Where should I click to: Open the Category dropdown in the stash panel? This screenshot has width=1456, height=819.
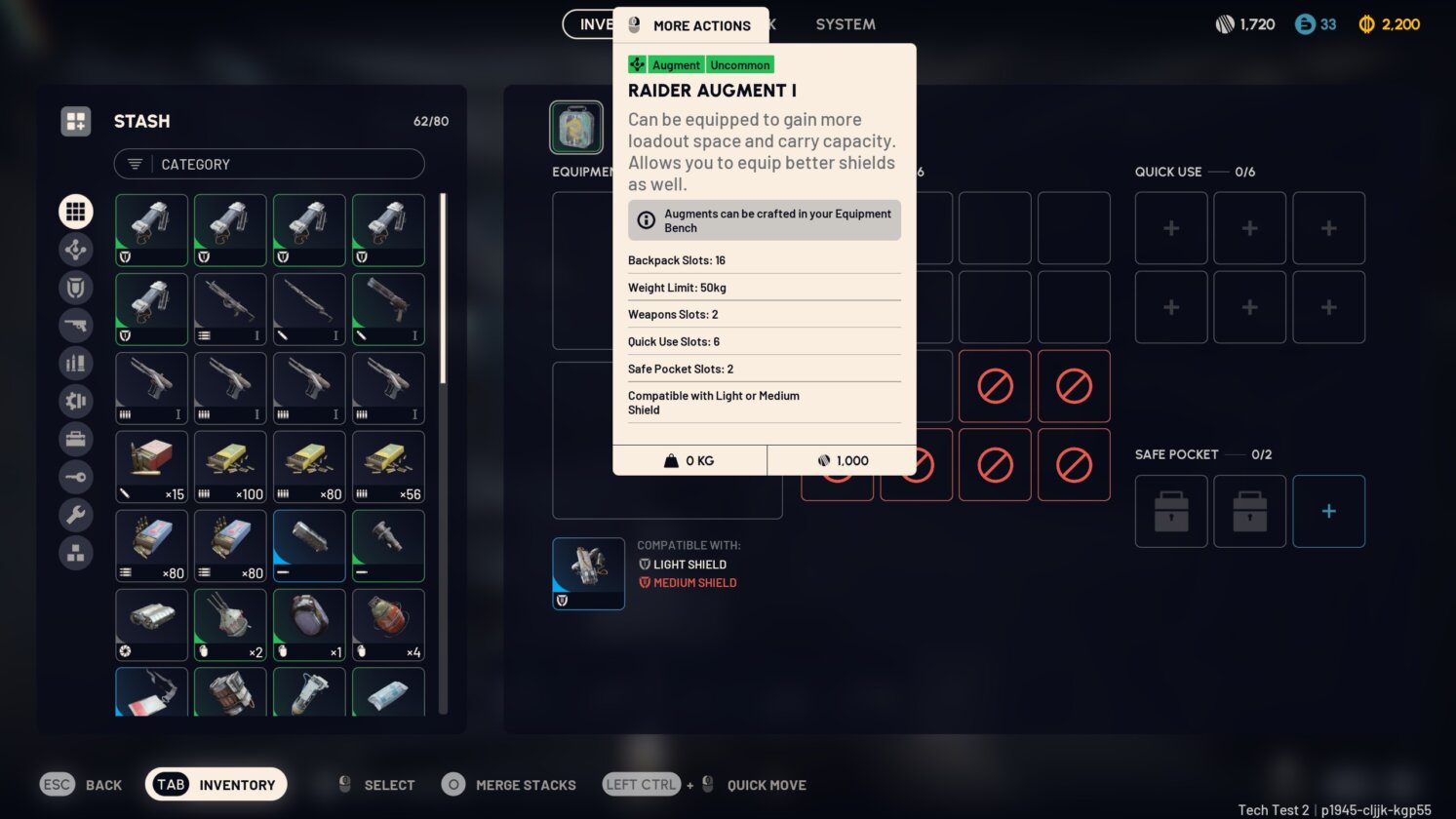[x=268, y=164]
